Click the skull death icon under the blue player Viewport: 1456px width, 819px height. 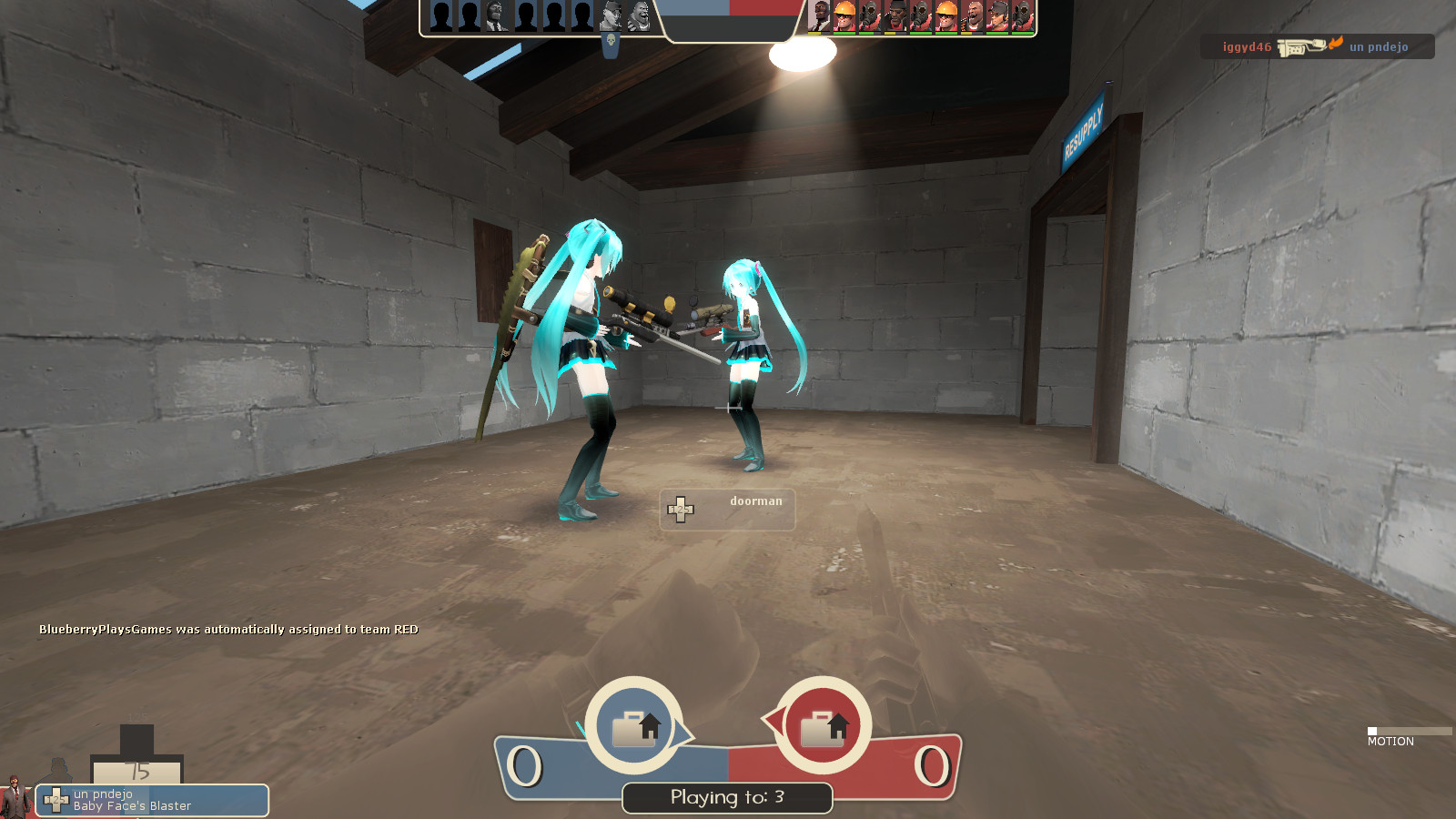(610, 41)
